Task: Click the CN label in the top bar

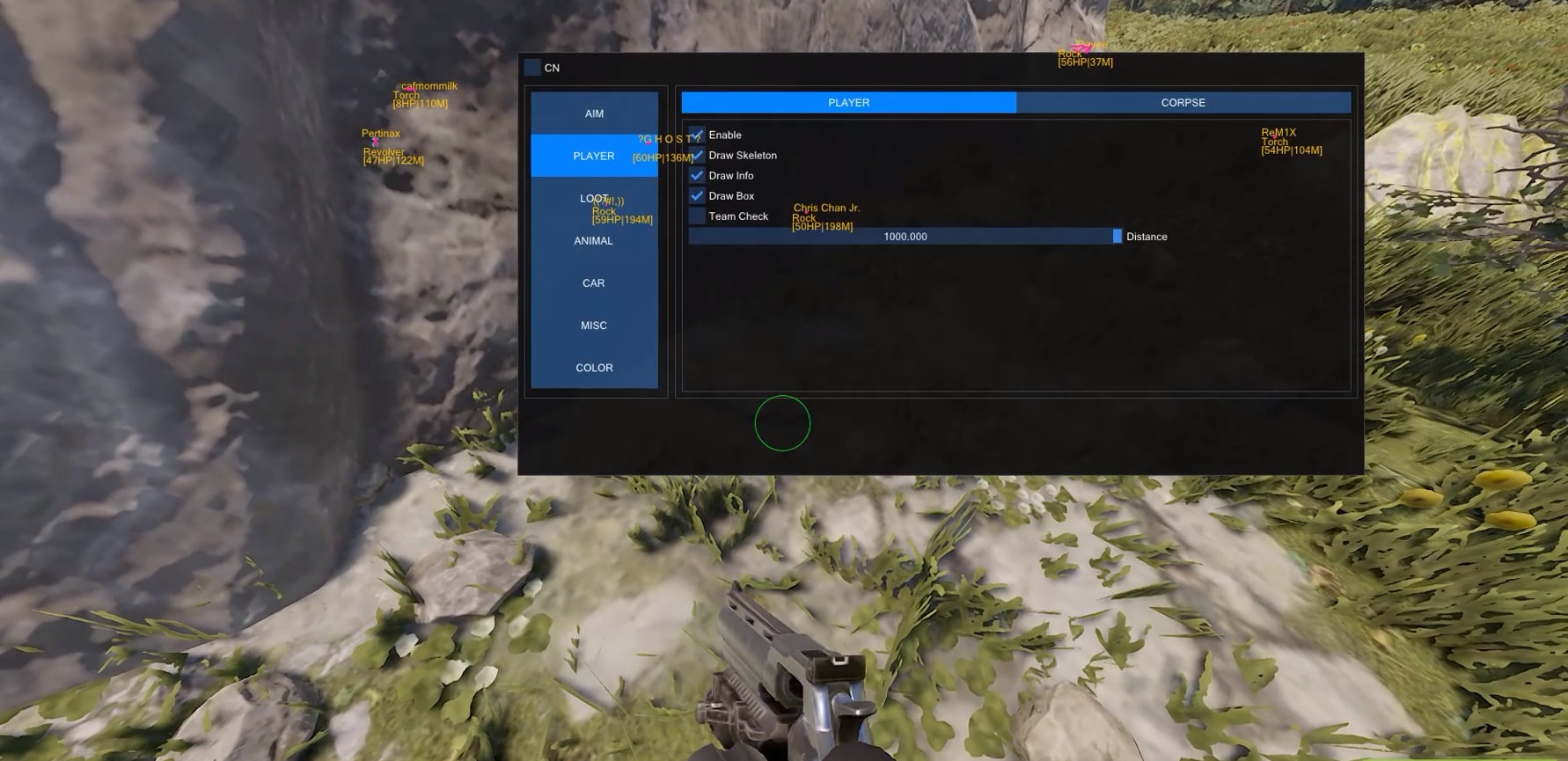Action: [552, 67]
